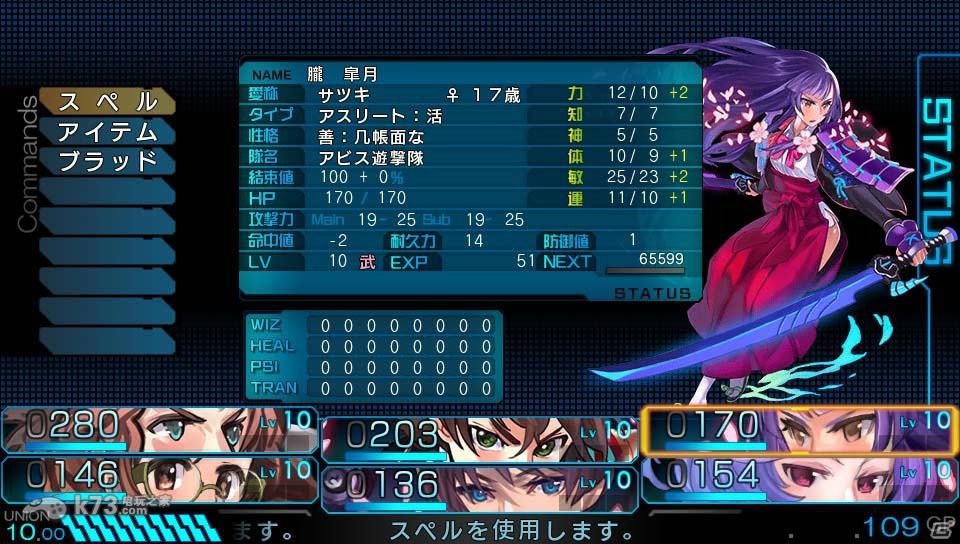Viewport: 960px width, 544px height.
Task: Select highlighted party member with 0170 HP
Action: (798, 430)
